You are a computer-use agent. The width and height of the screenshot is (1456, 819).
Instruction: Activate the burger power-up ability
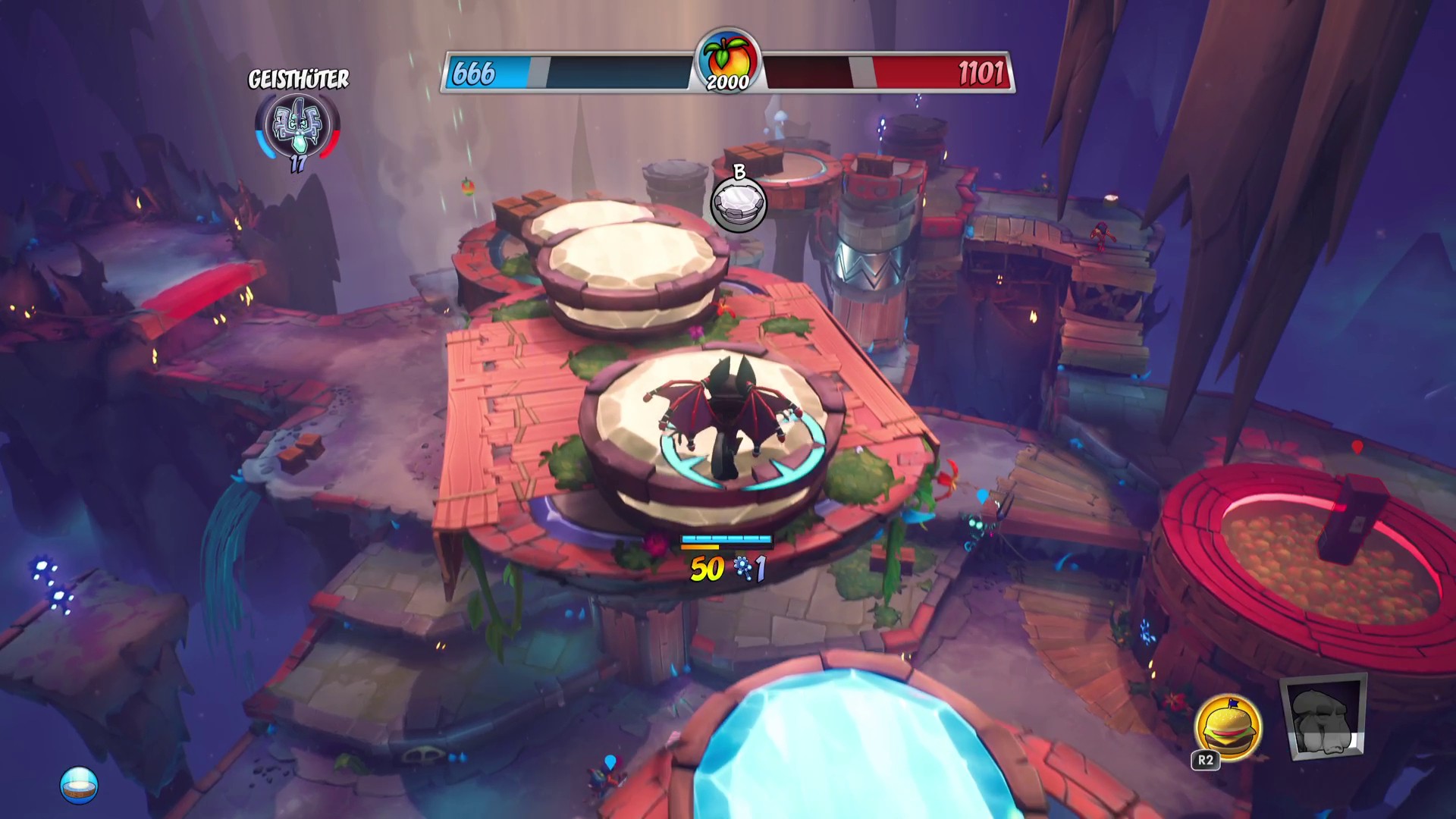[x=1228, y=726]
